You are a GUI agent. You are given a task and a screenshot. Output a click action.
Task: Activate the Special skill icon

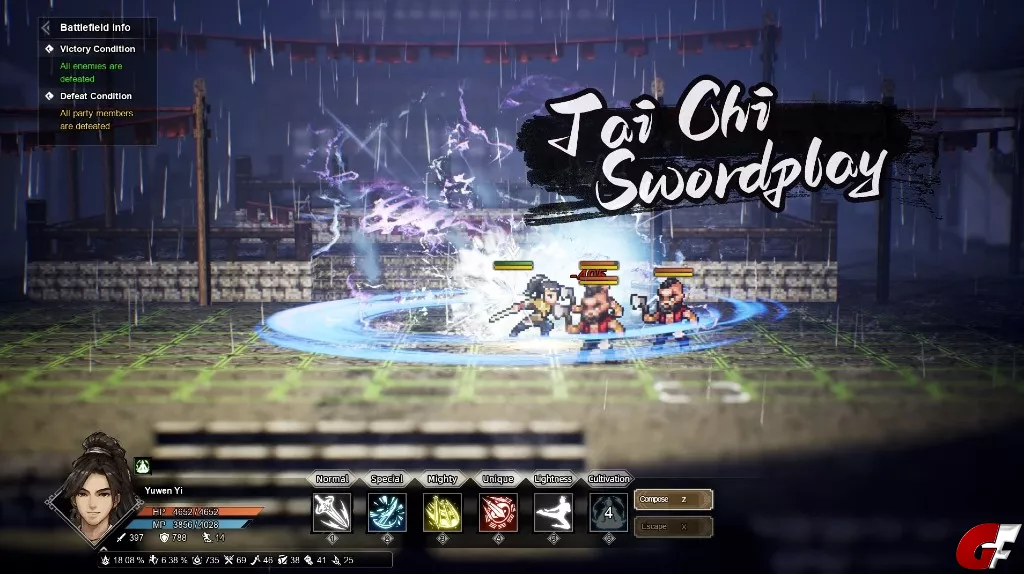tap(387, 513)
